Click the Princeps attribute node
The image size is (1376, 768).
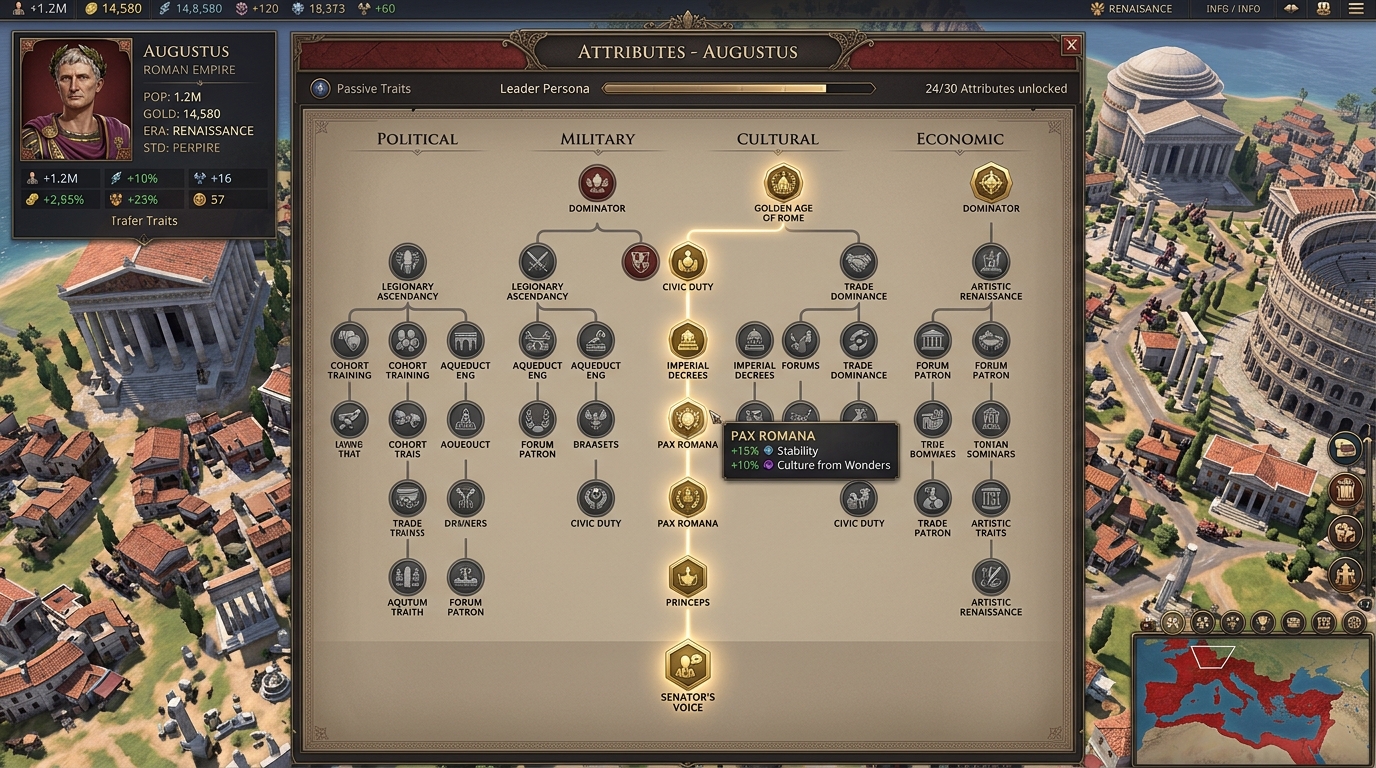pyautogui.click(x=688, y=577)
